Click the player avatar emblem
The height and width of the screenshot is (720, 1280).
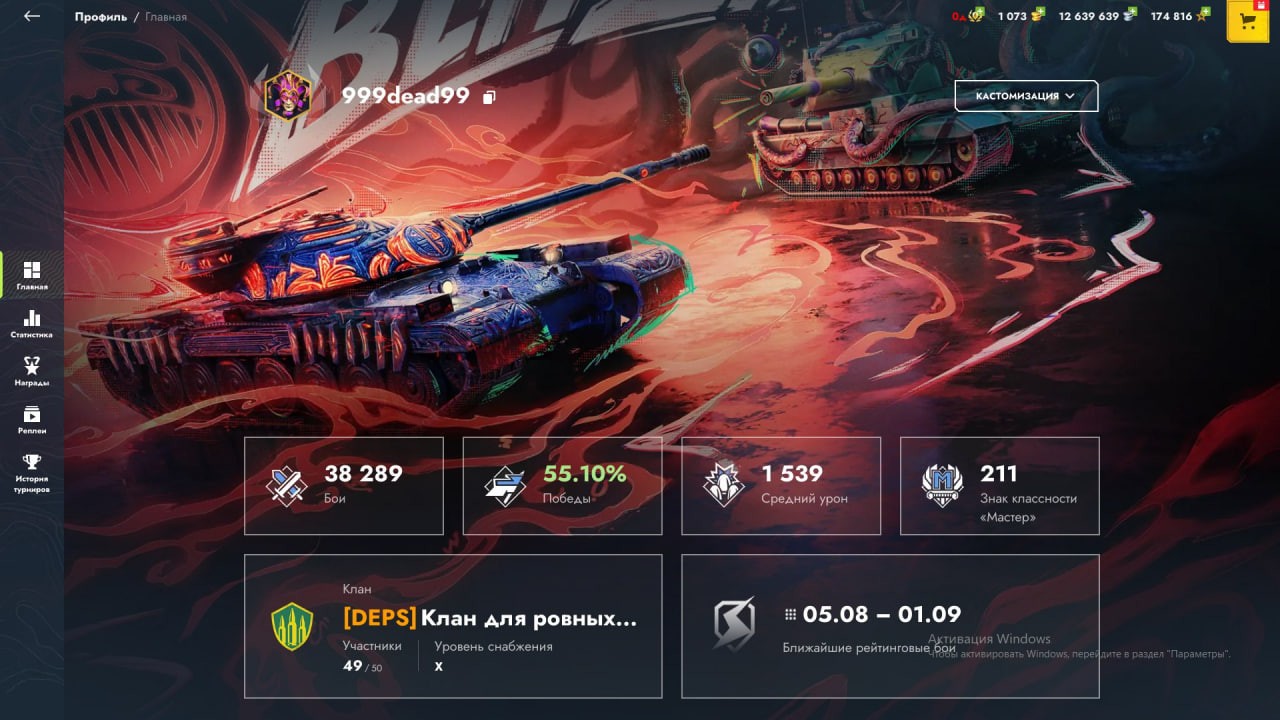[x=287, y=96]
